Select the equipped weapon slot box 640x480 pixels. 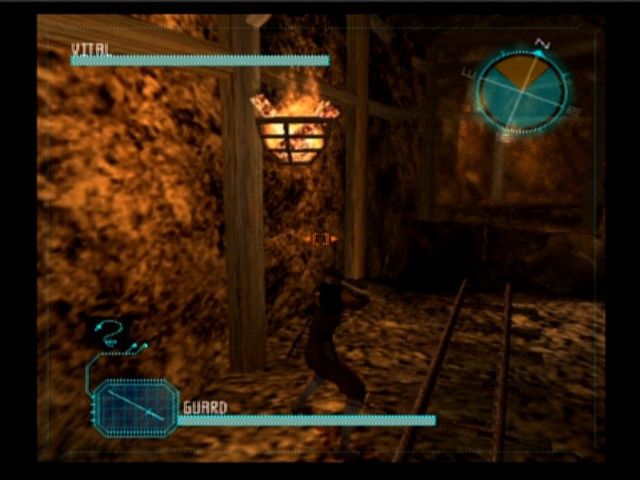click(135, 407)
